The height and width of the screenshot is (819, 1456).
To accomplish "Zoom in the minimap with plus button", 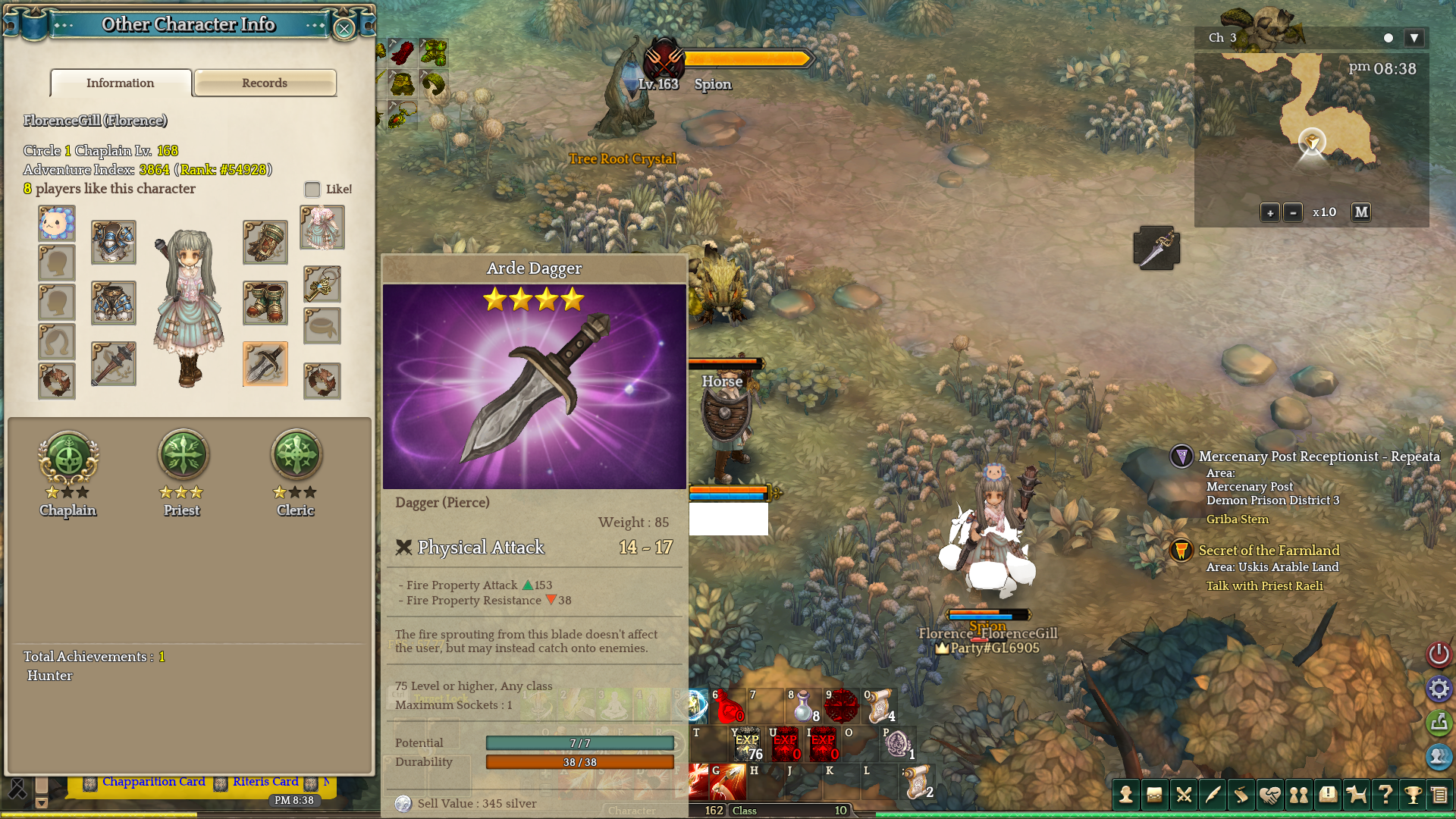I will click(1270, 212).
